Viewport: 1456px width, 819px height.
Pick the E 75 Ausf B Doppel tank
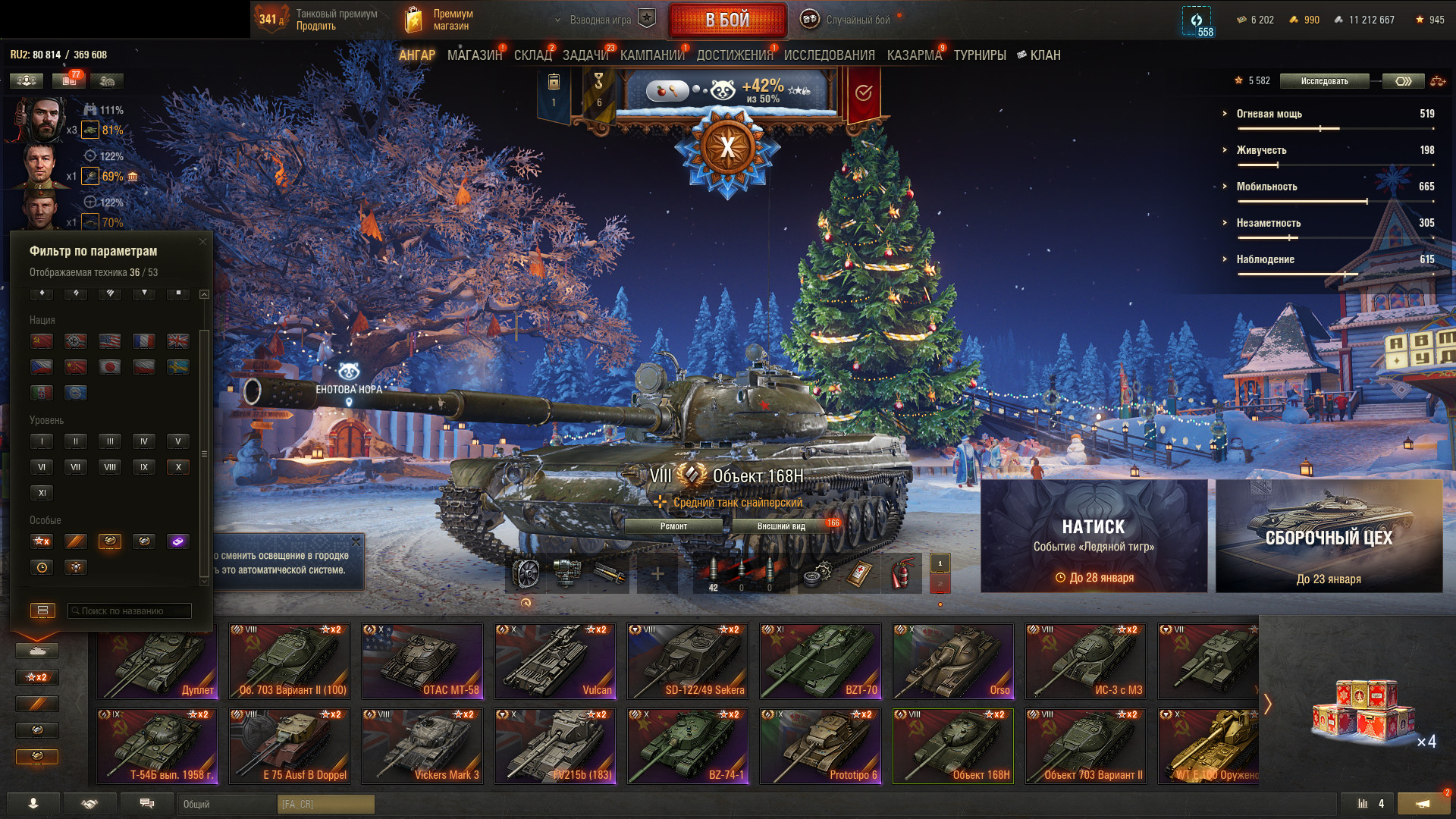pyautogui.click(x=290, y=745)
